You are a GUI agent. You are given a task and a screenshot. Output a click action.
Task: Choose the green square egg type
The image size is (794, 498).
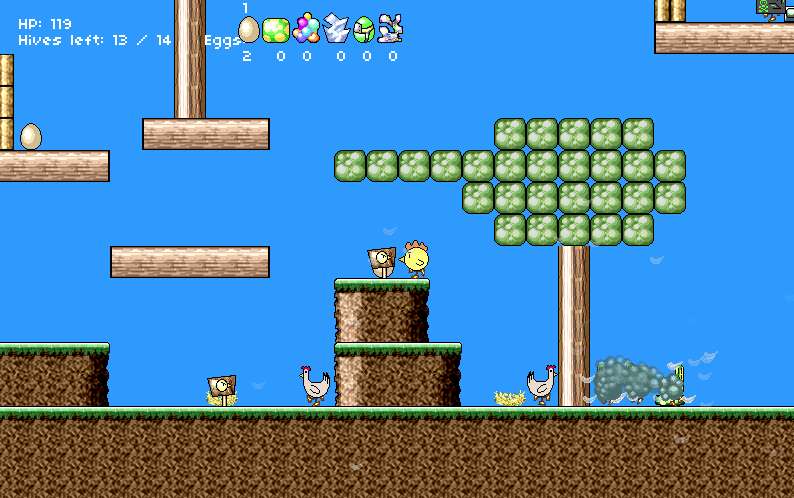(x=276, y=30)
